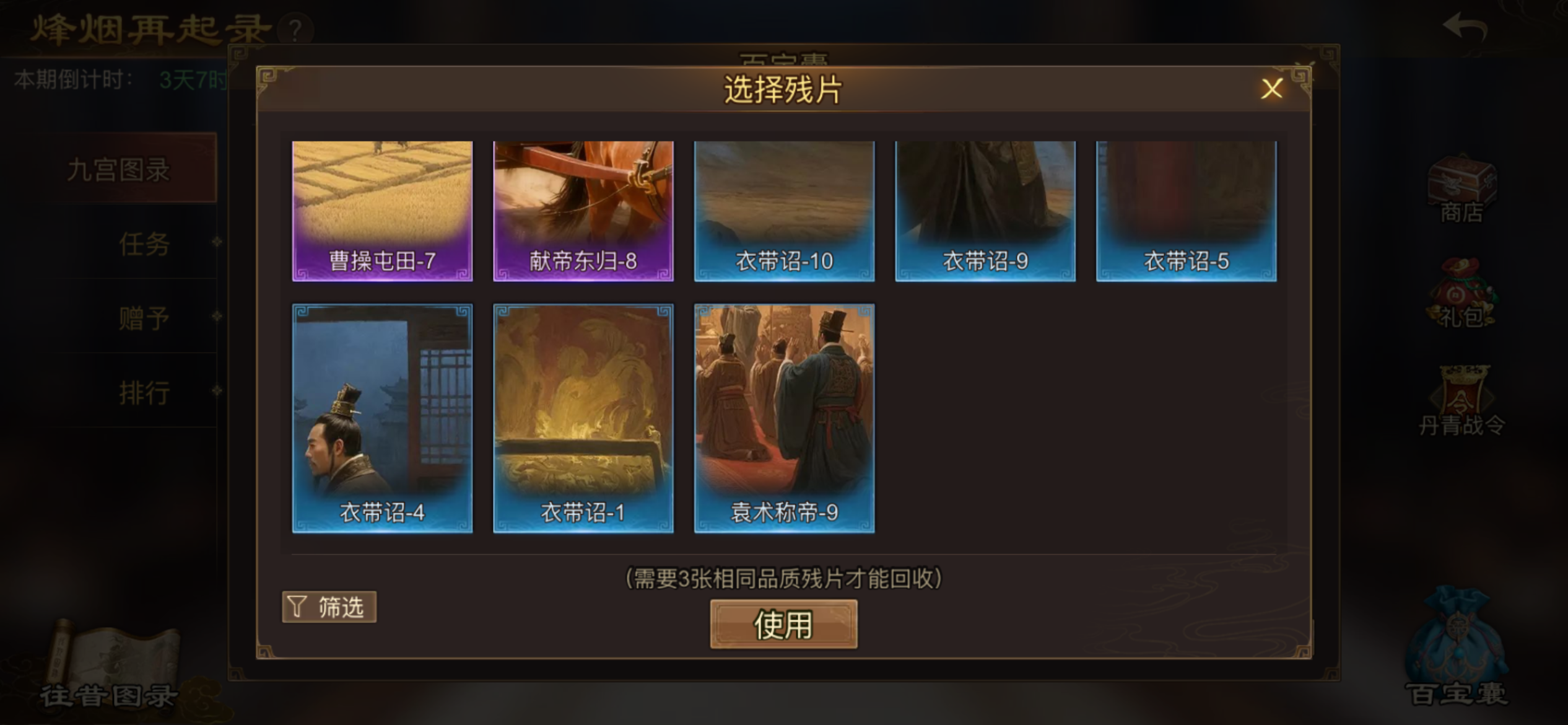This screenshot has width=1568, height=725.
Task: Expand the 赠予 section
Action: [144, 318]
